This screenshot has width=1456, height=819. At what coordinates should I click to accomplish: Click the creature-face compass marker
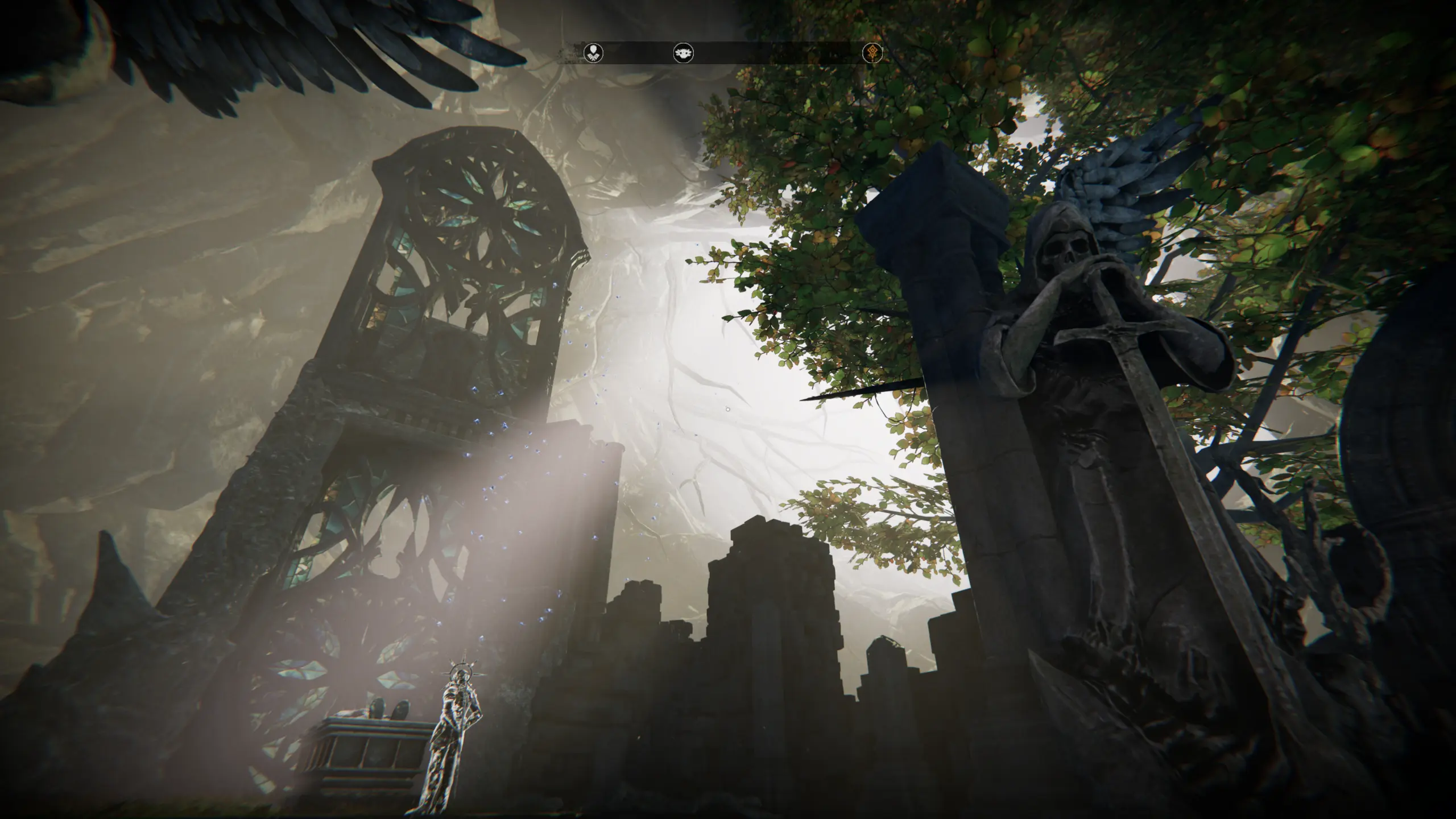pos(683,53)
